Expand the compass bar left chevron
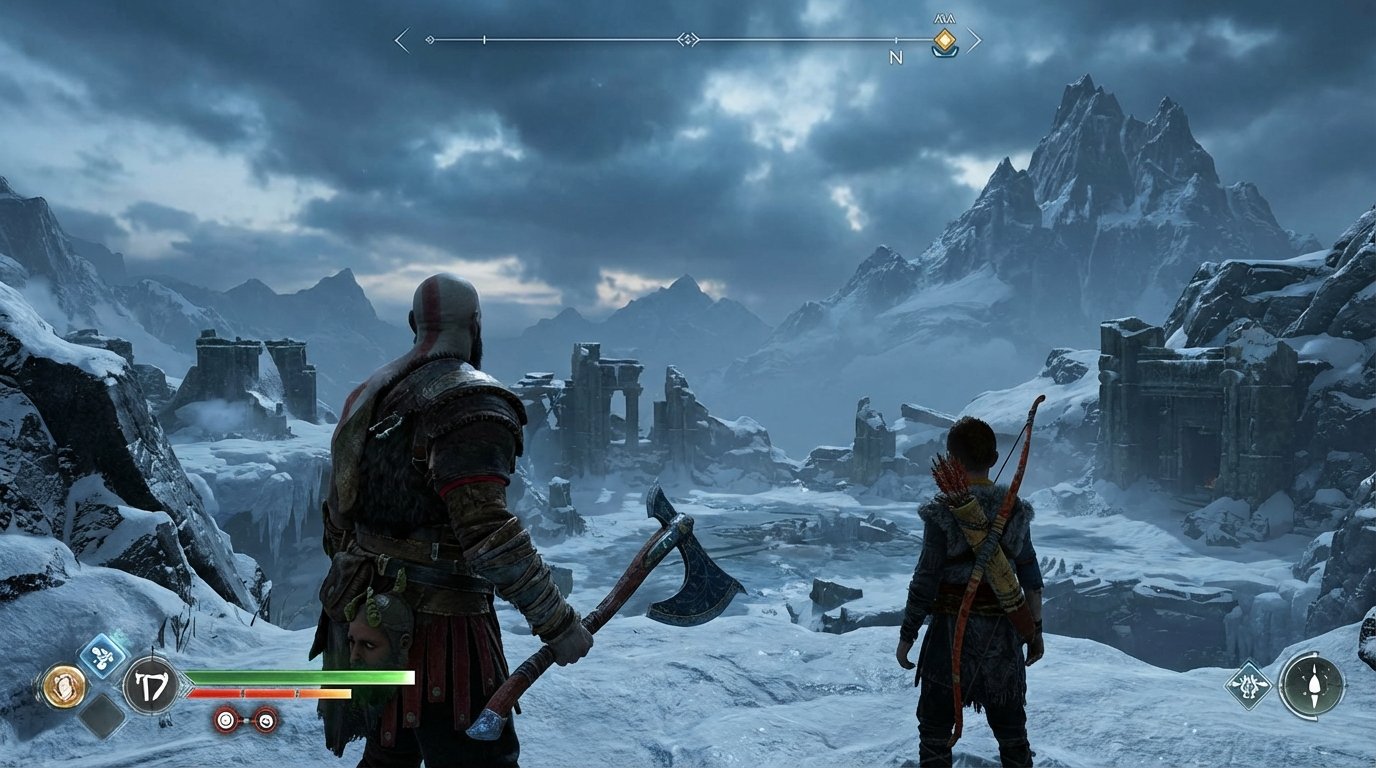 click(x=399, y=39)
